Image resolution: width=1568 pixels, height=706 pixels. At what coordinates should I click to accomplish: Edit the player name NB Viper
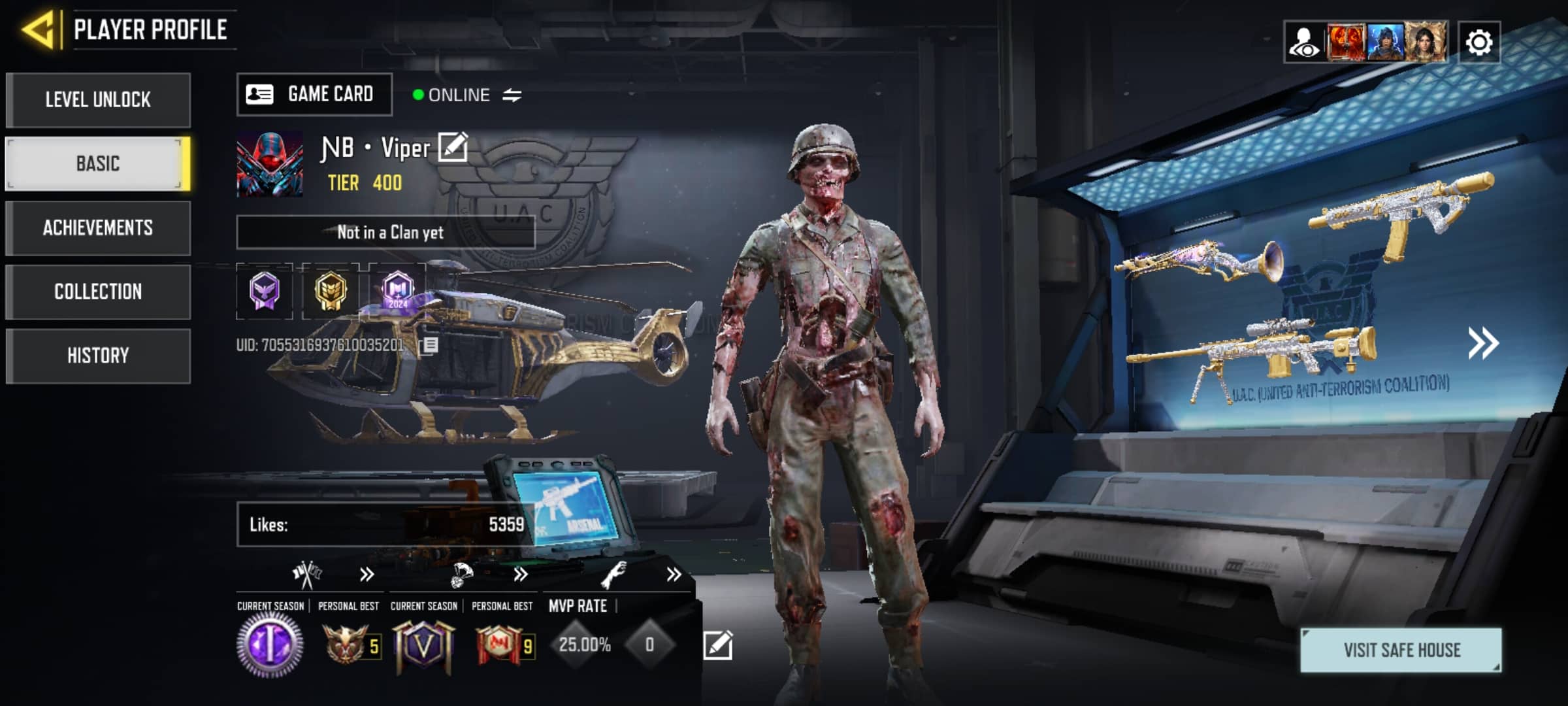pos(453,147)
